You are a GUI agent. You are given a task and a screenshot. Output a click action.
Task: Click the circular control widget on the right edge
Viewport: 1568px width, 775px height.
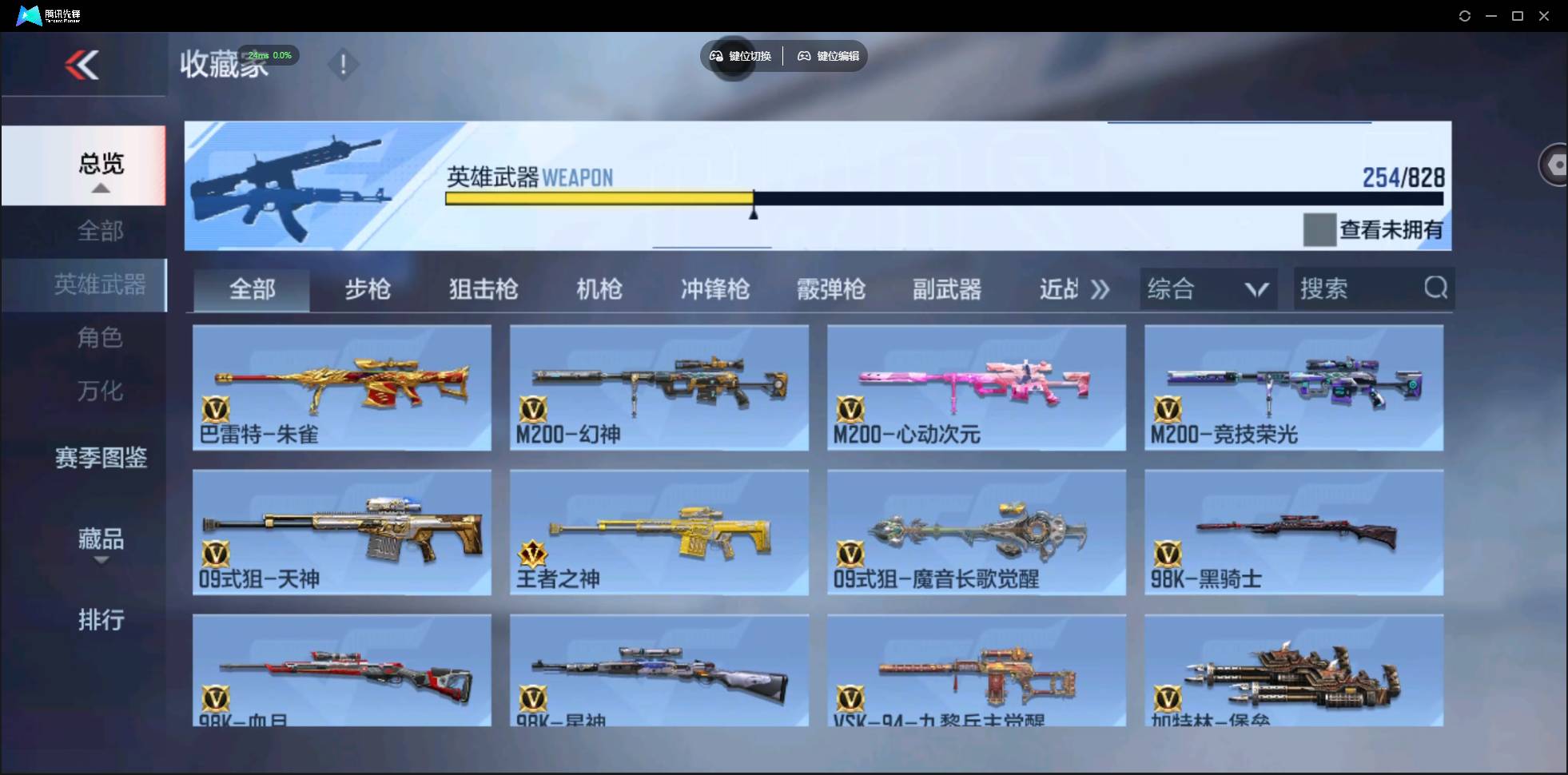pos(1555,164)
